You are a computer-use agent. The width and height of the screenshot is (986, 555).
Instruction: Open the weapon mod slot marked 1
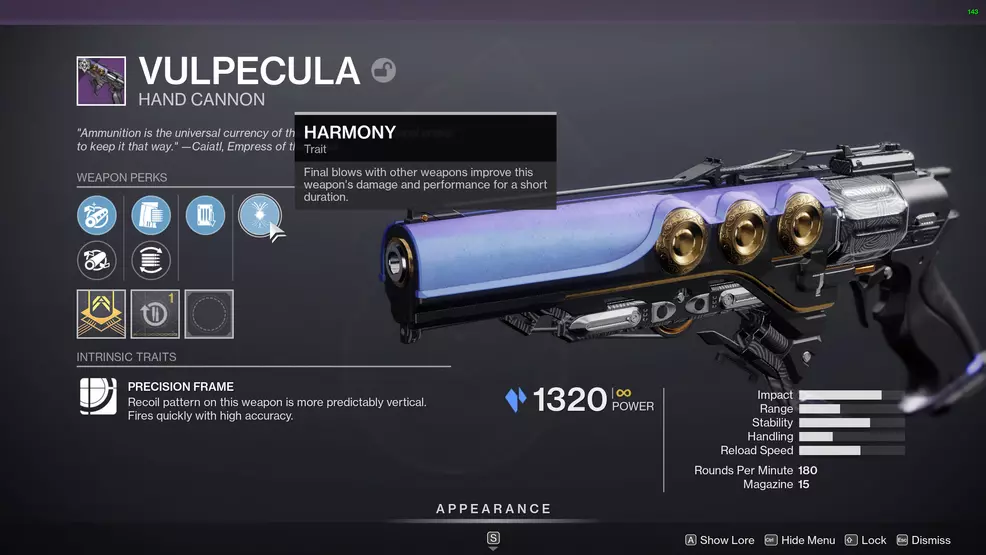click(x=155, y=314)
